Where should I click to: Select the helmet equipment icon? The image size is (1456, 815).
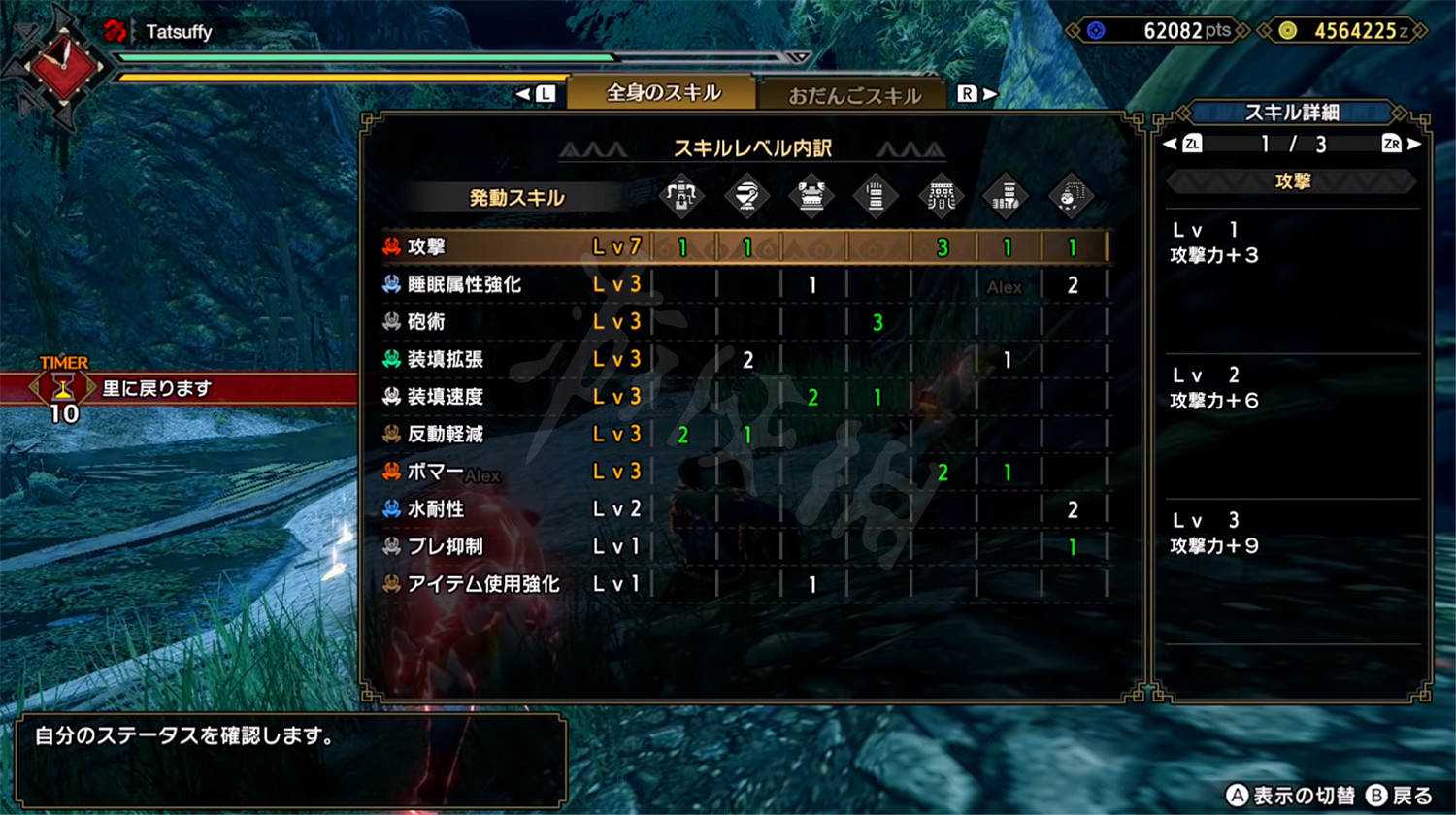pos(745,196)
